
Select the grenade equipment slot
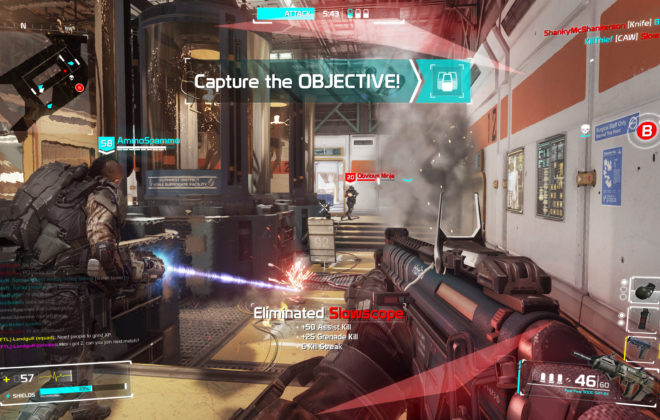pyautogui.click(x=642, y=292)
